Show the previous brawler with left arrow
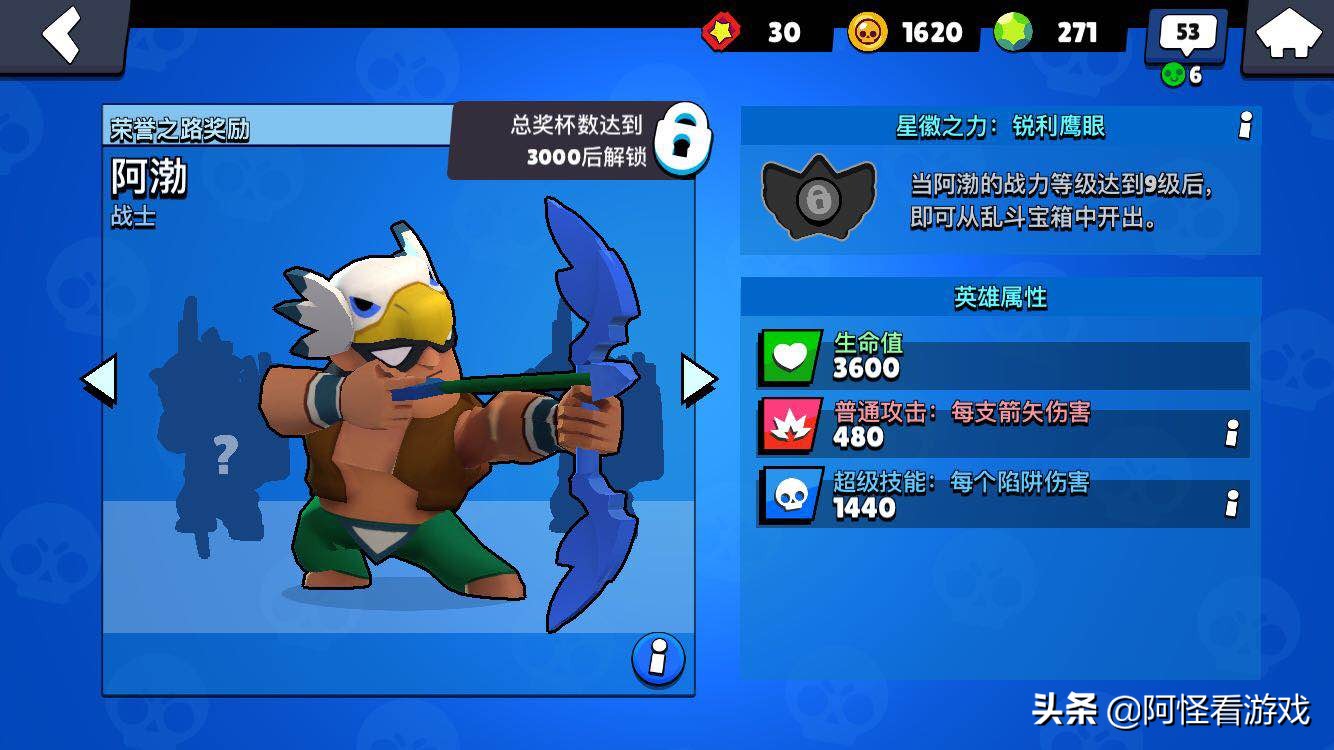 [x=98, y=380]
